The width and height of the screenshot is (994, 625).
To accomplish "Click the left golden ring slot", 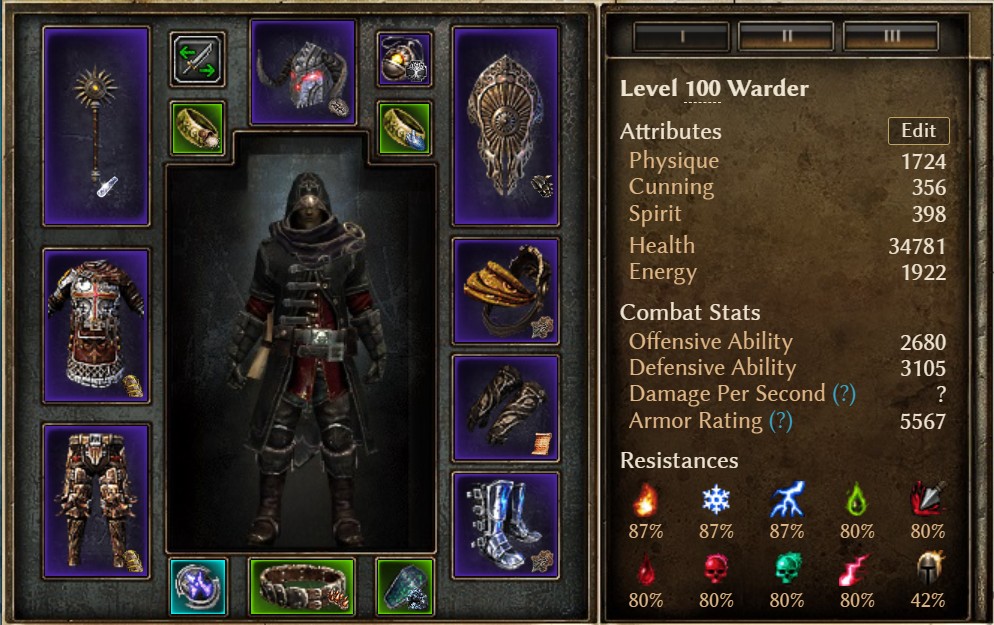I will [198, 128].
